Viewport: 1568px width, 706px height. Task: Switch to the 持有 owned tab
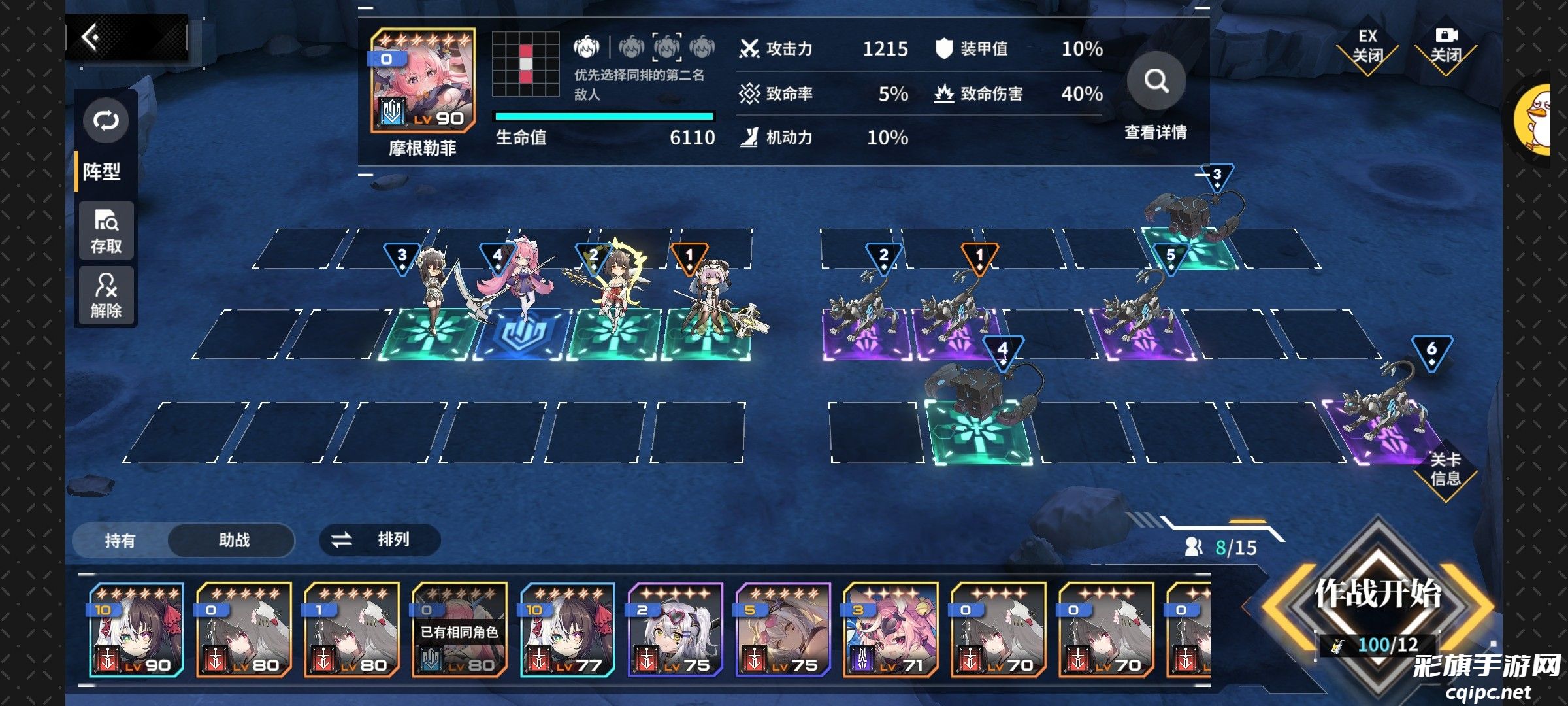coord(120,541)
